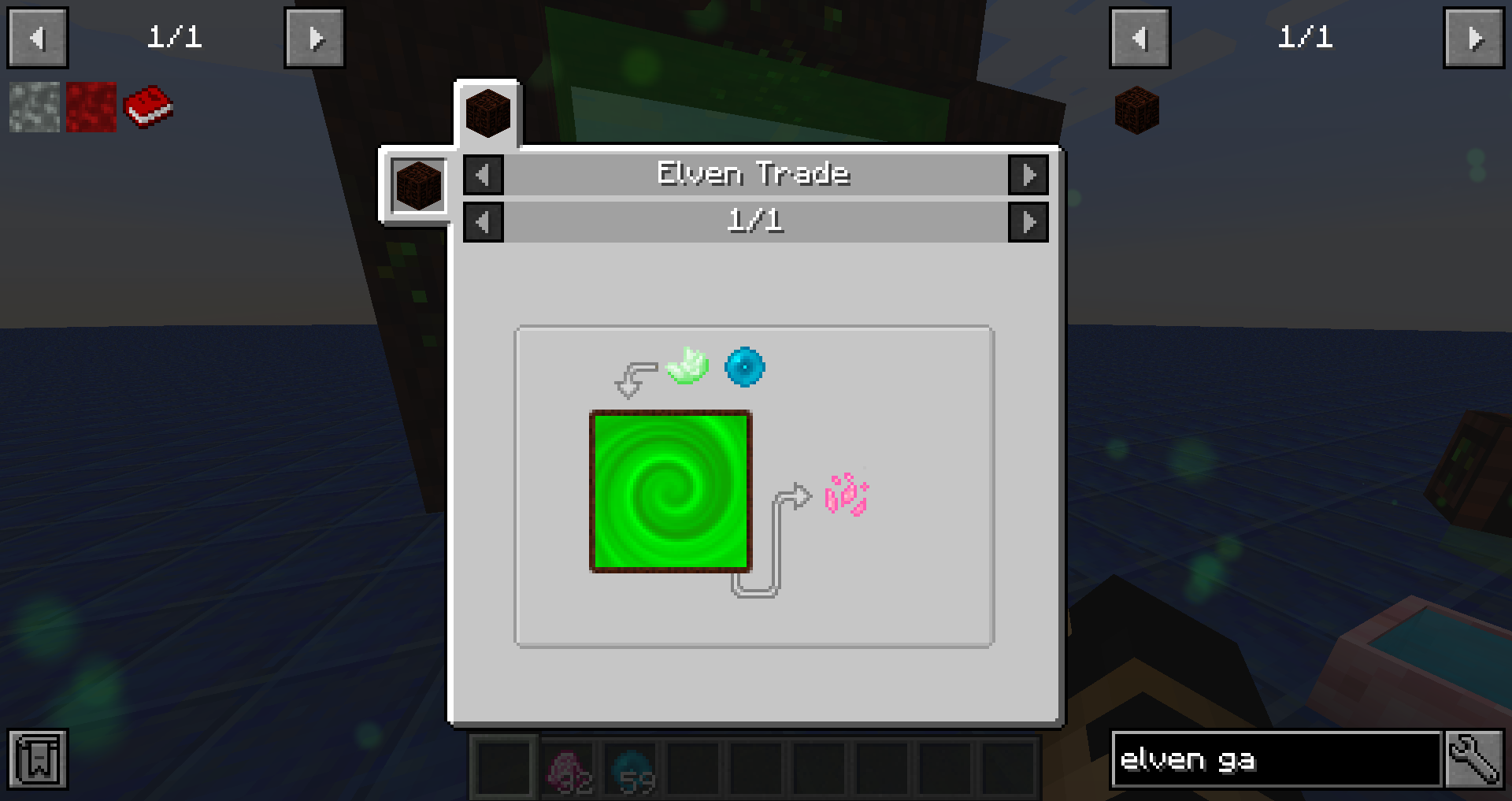This screenshot has height=801, width=1512.
Task: Click next arrow beside Elven Trade heading
Action: click(1029, 175)
